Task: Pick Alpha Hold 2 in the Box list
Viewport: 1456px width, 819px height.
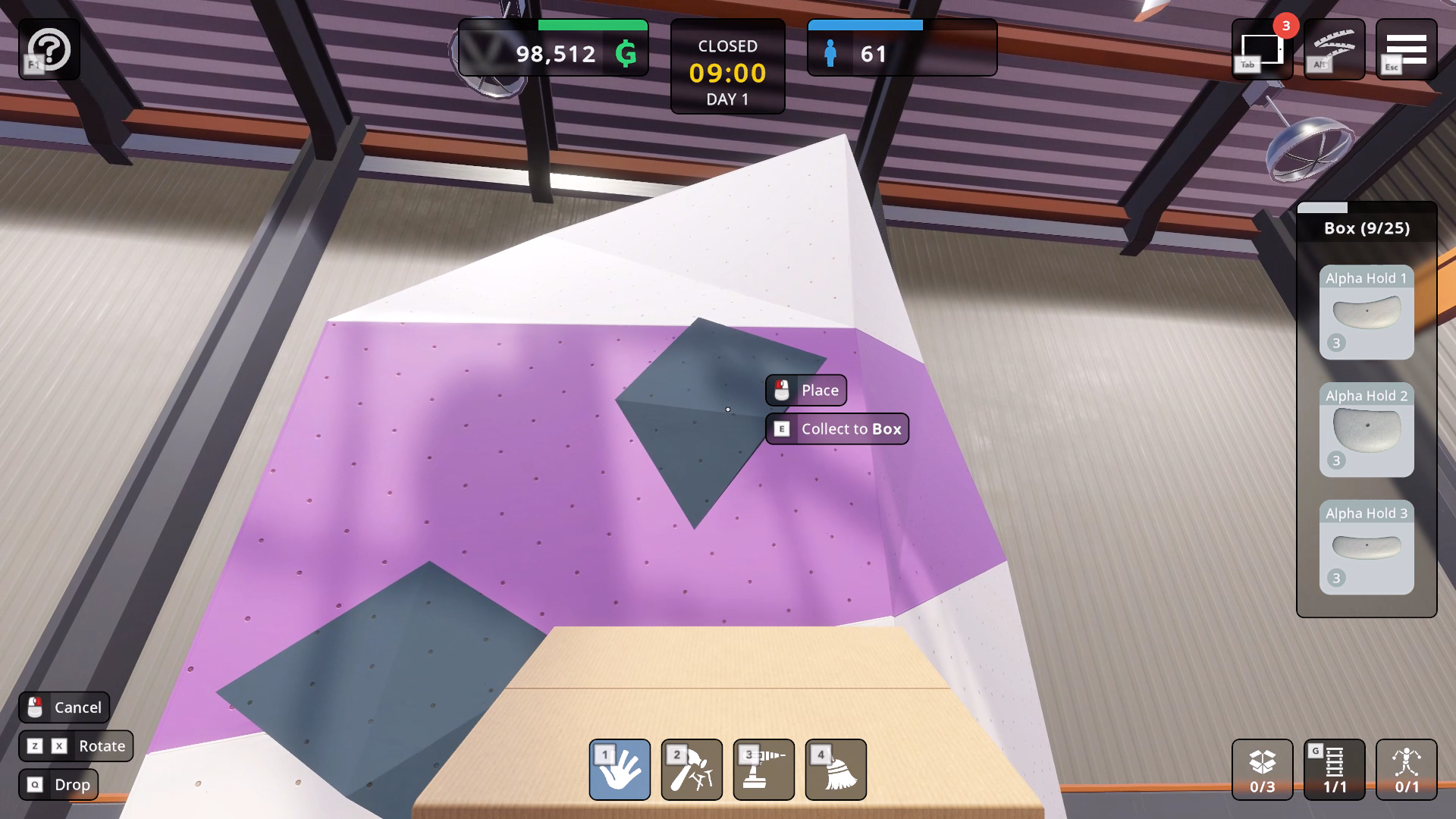Action: 1366,431
